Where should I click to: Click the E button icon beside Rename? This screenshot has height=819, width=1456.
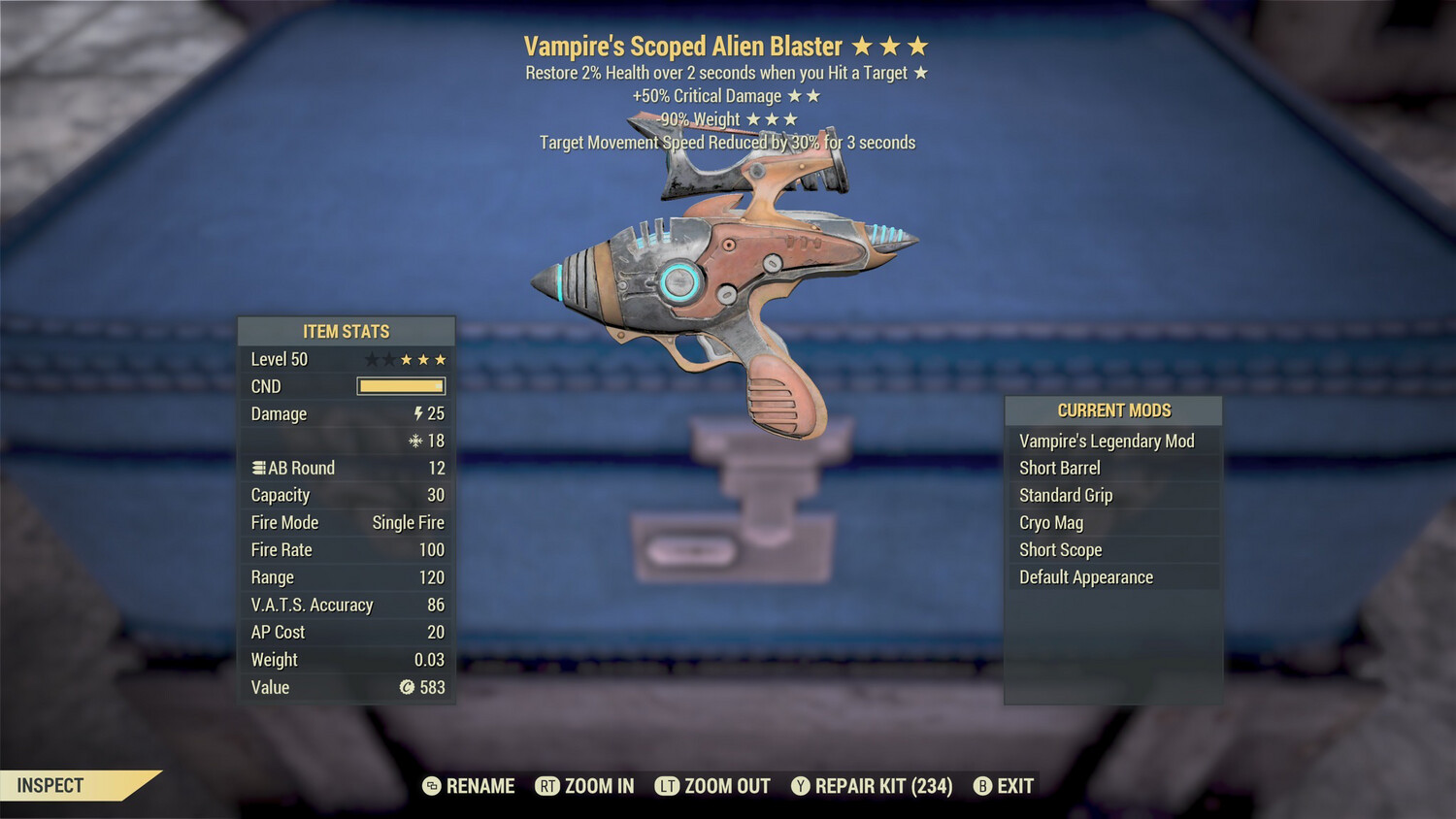point(430,786)
